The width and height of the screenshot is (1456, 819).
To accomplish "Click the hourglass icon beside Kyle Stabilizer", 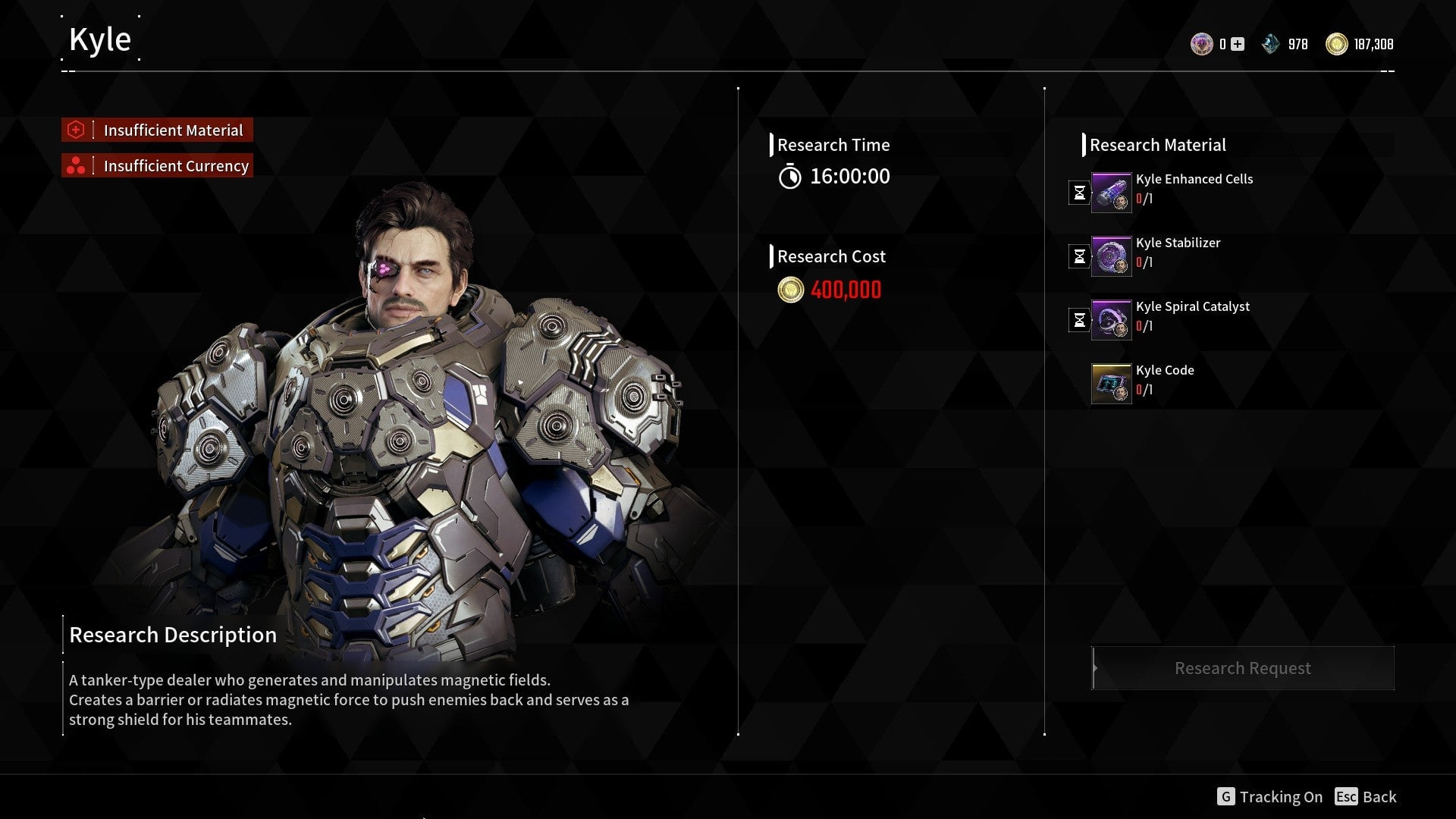I will 1078,256.
